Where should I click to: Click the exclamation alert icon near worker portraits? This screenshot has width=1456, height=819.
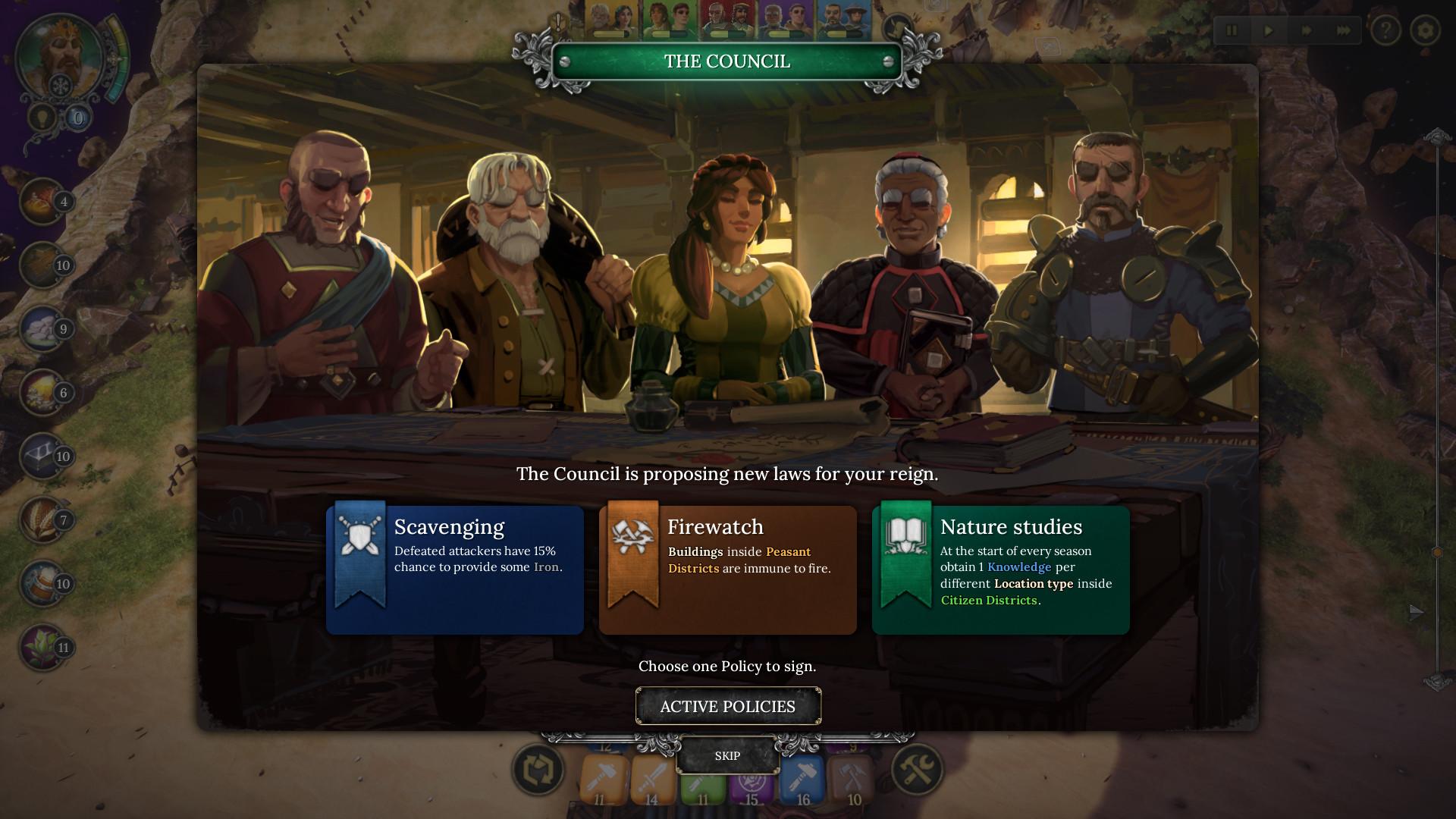pyautogui.click(x=558, y=23)
